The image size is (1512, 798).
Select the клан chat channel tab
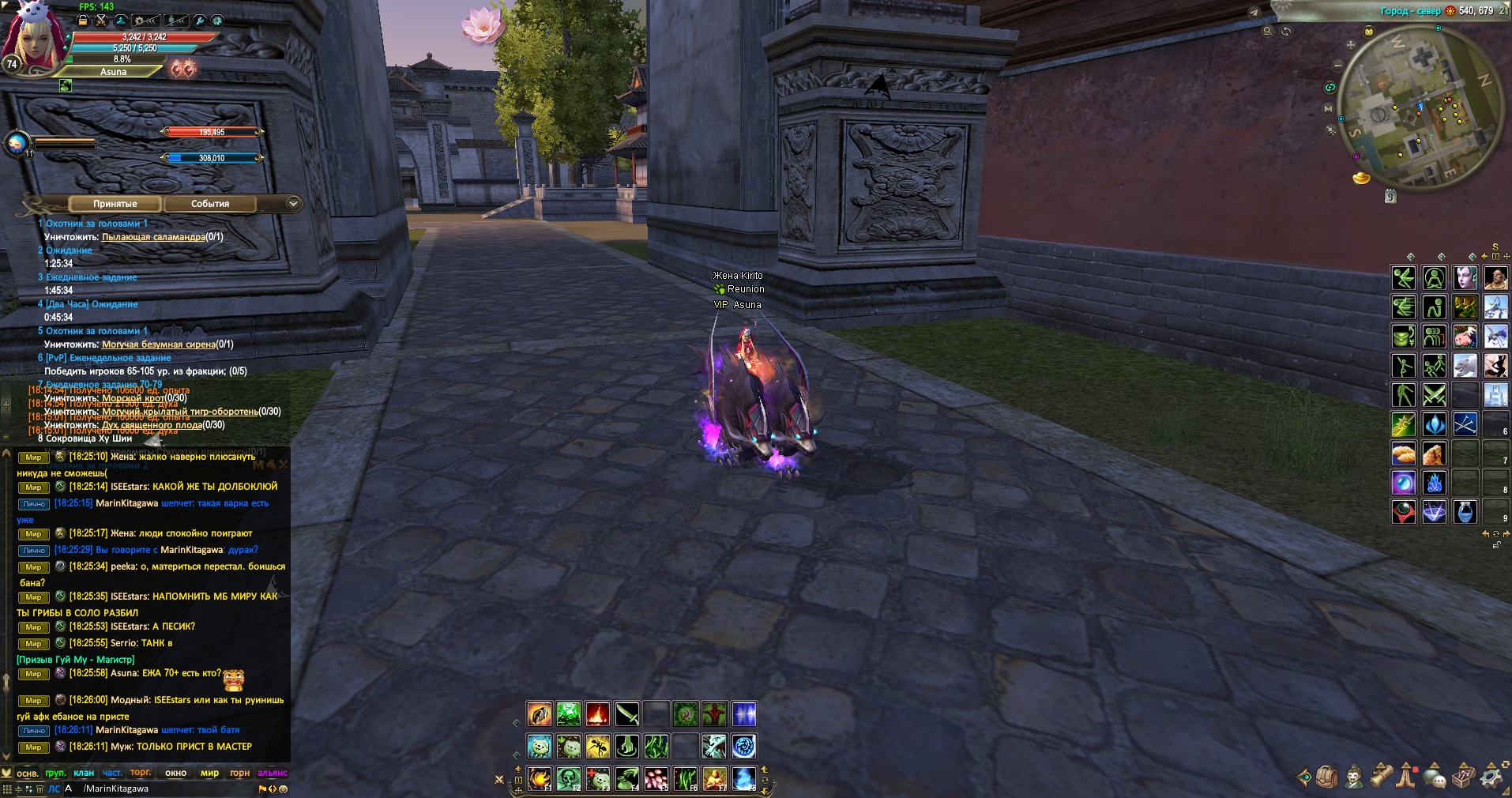(84, 773)
